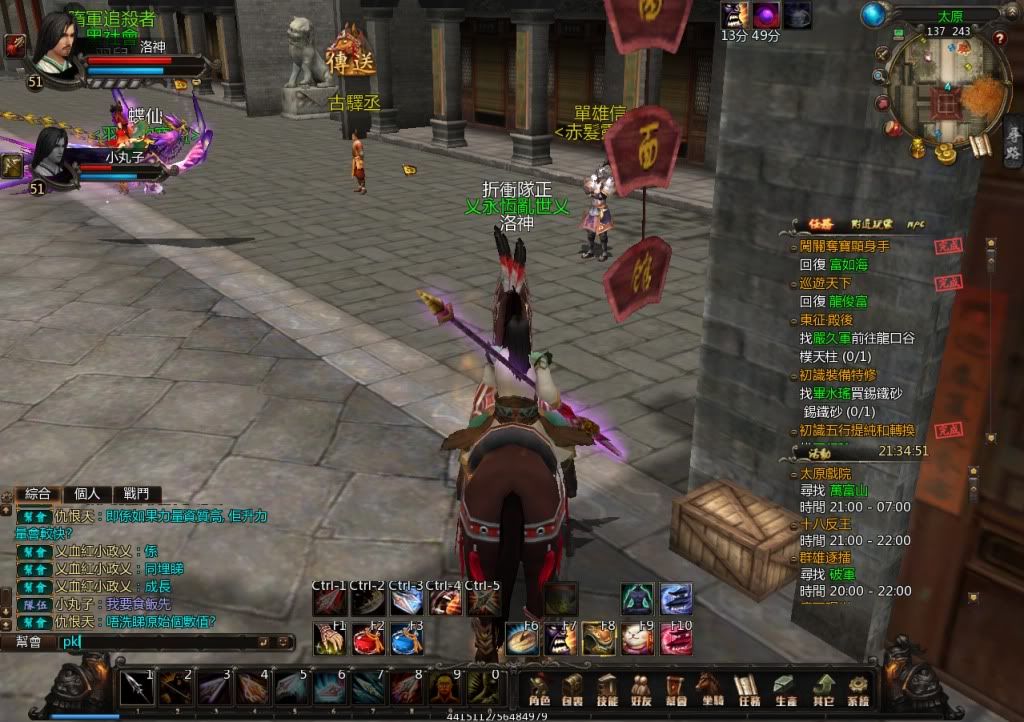
Task: Select the 綜合 chat tab
Action: pos(38,494)
